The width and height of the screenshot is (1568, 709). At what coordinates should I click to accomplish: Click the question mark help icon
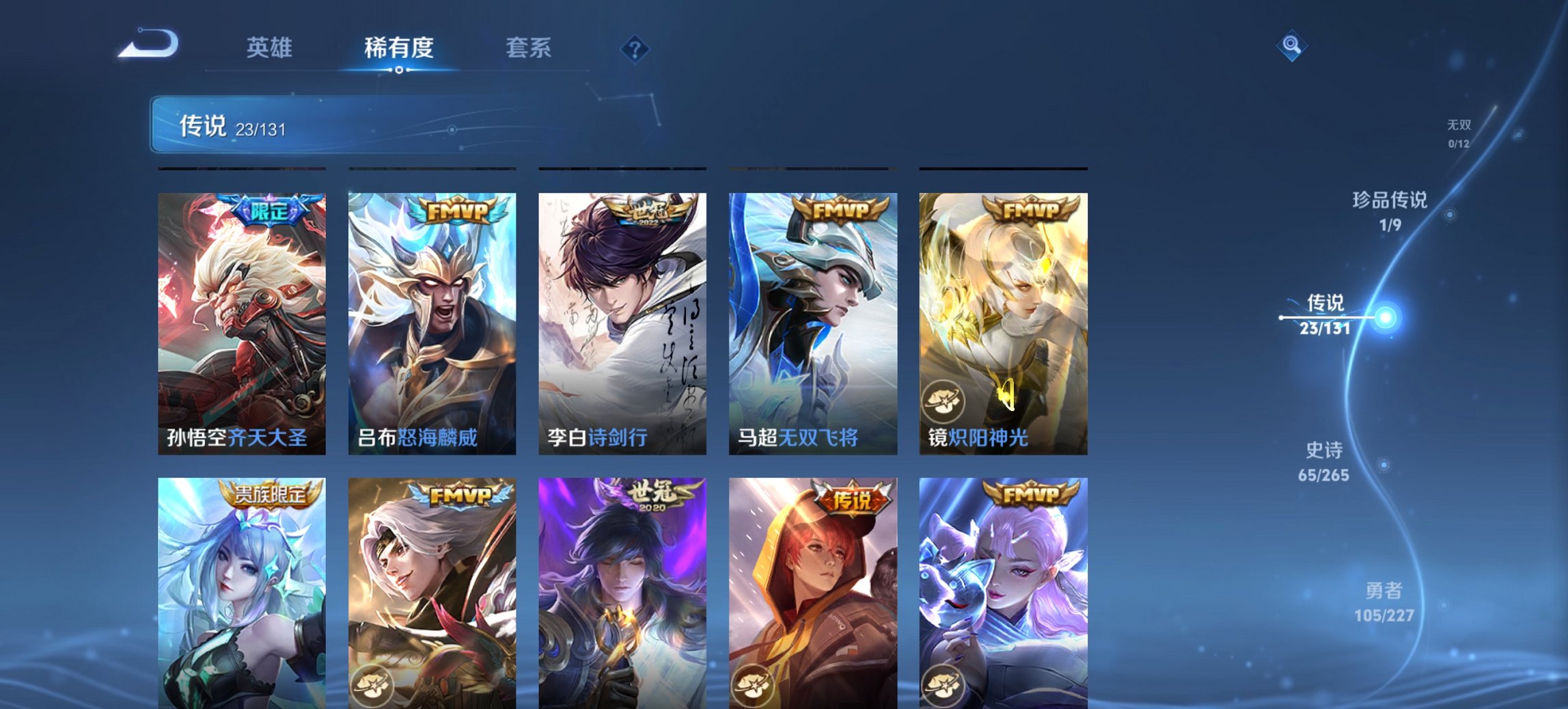point(634,48)
